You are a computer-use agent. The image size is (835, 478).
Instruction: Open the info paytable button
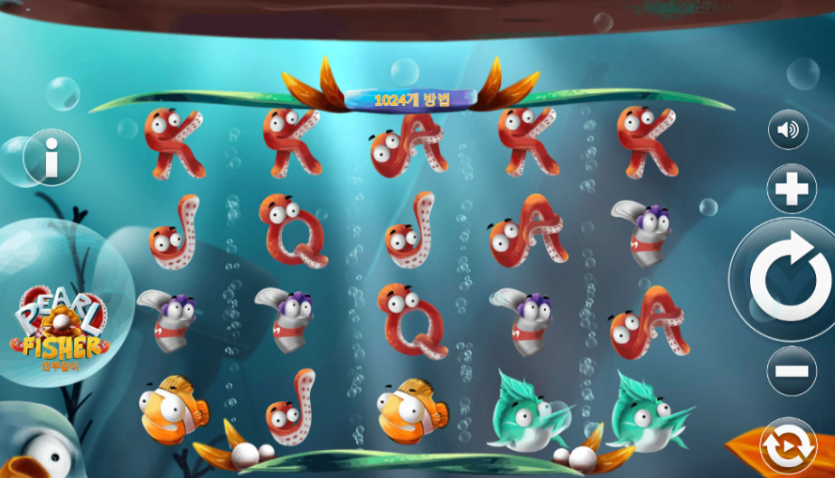51,157
